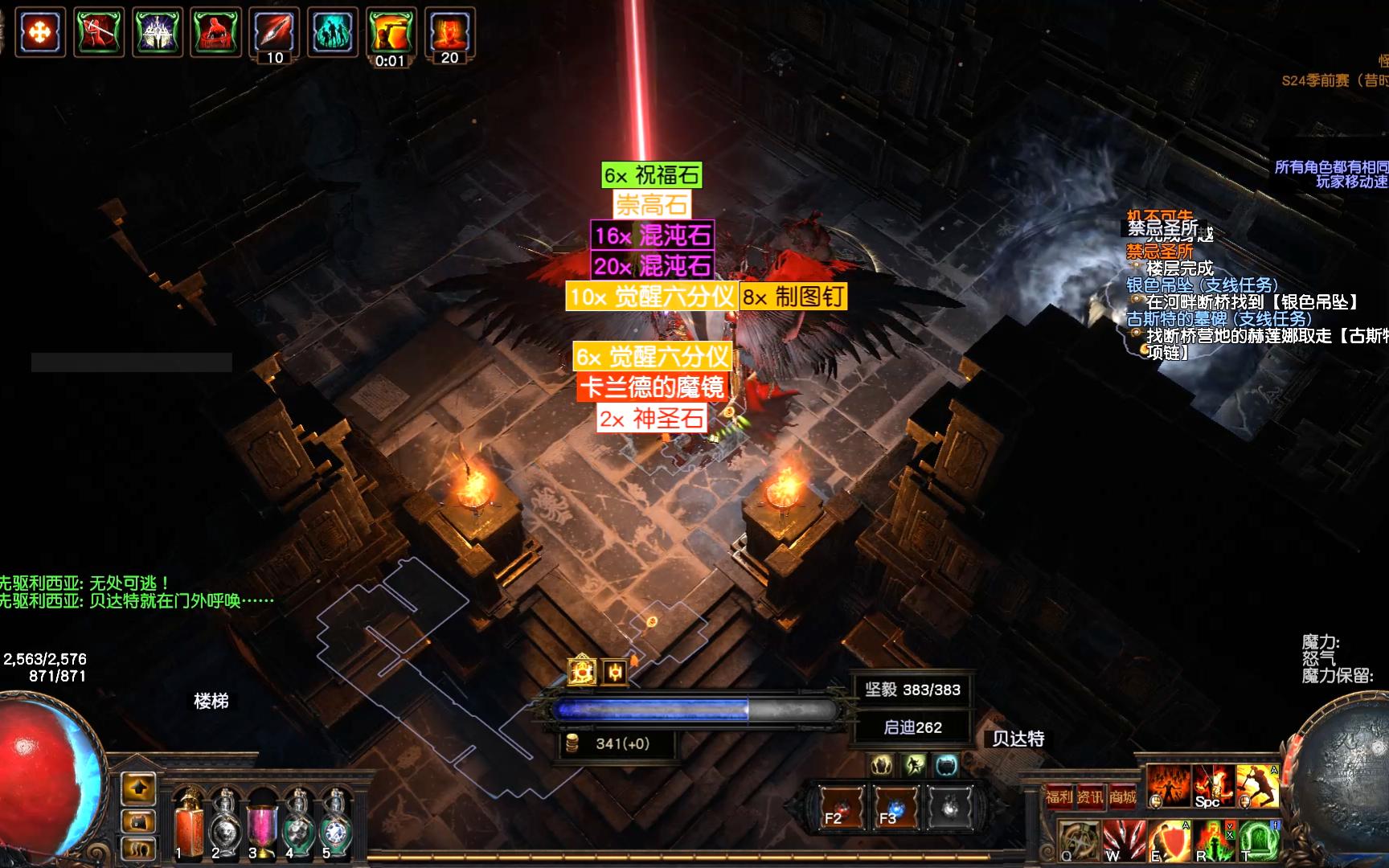The image size is (1389, 868).
Task: Activate the shield skill on E
Action: coord(1169,841)
